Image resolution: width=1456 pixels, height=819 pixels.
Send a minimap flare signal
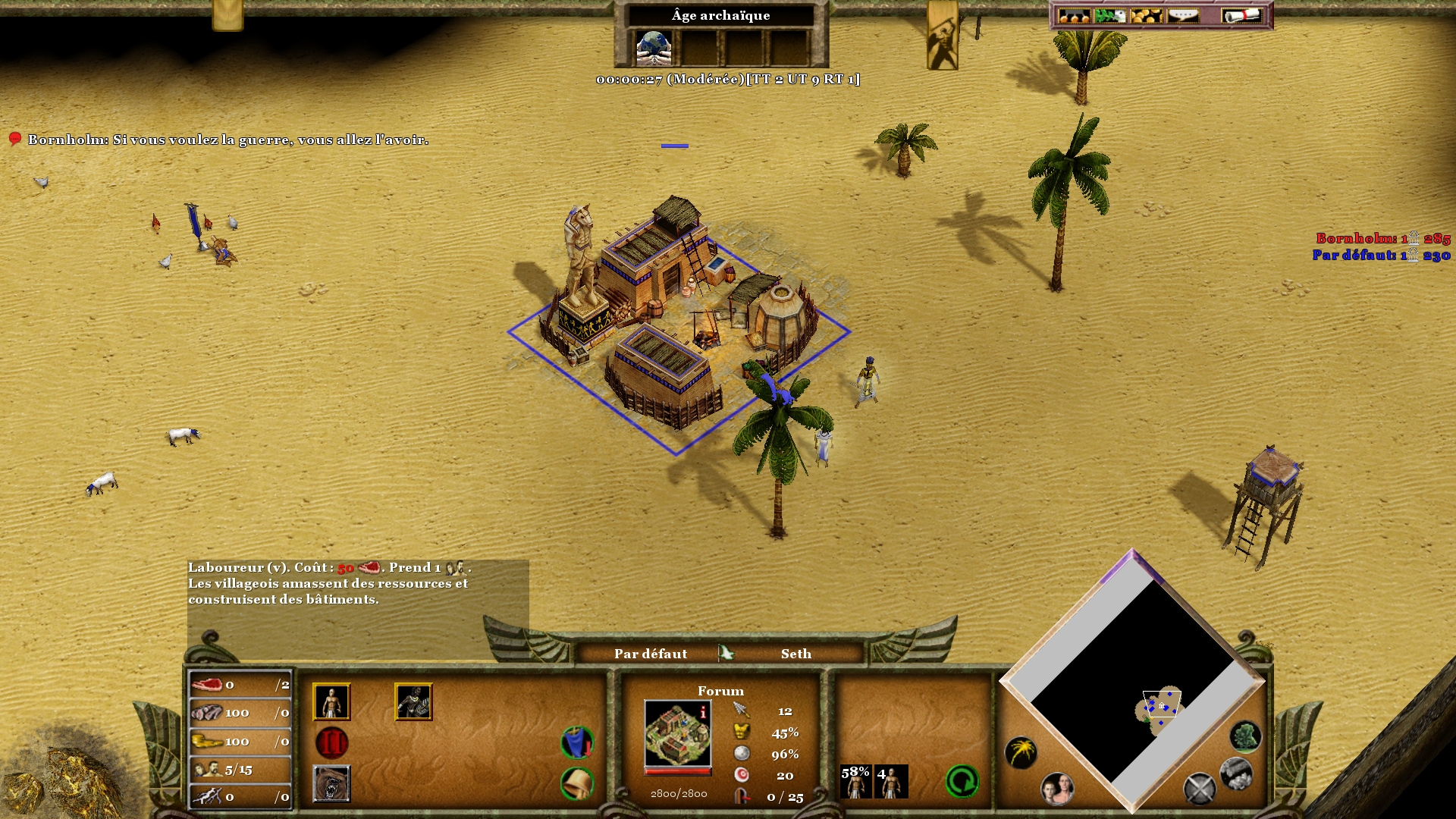pyautogui.click(x=1021, y=752)
